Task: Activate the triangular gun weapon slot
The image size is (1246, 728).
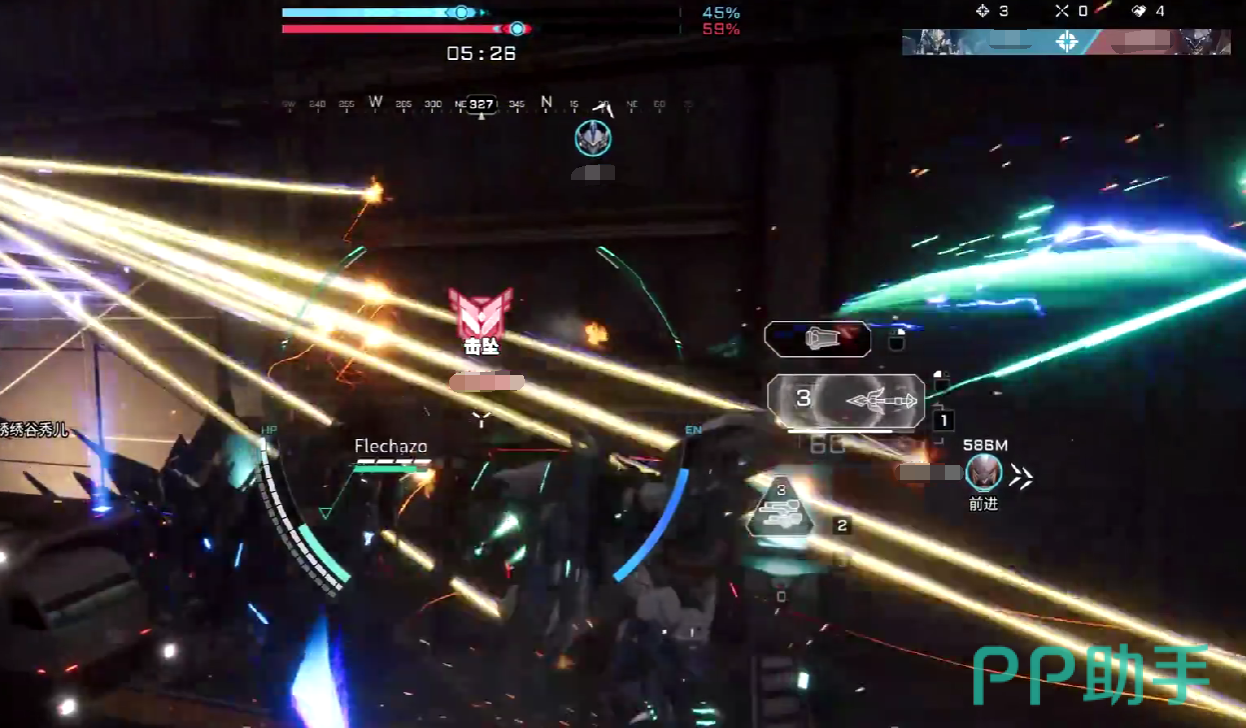Action: (781, 506)
